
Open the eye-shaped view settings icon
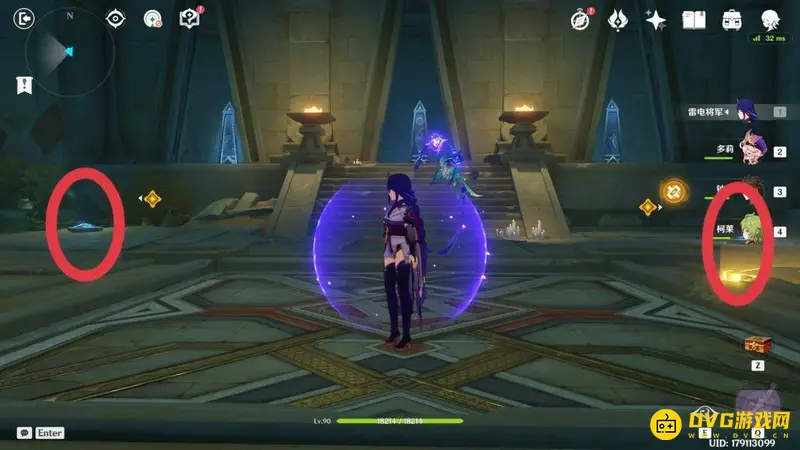click(115, 18)
